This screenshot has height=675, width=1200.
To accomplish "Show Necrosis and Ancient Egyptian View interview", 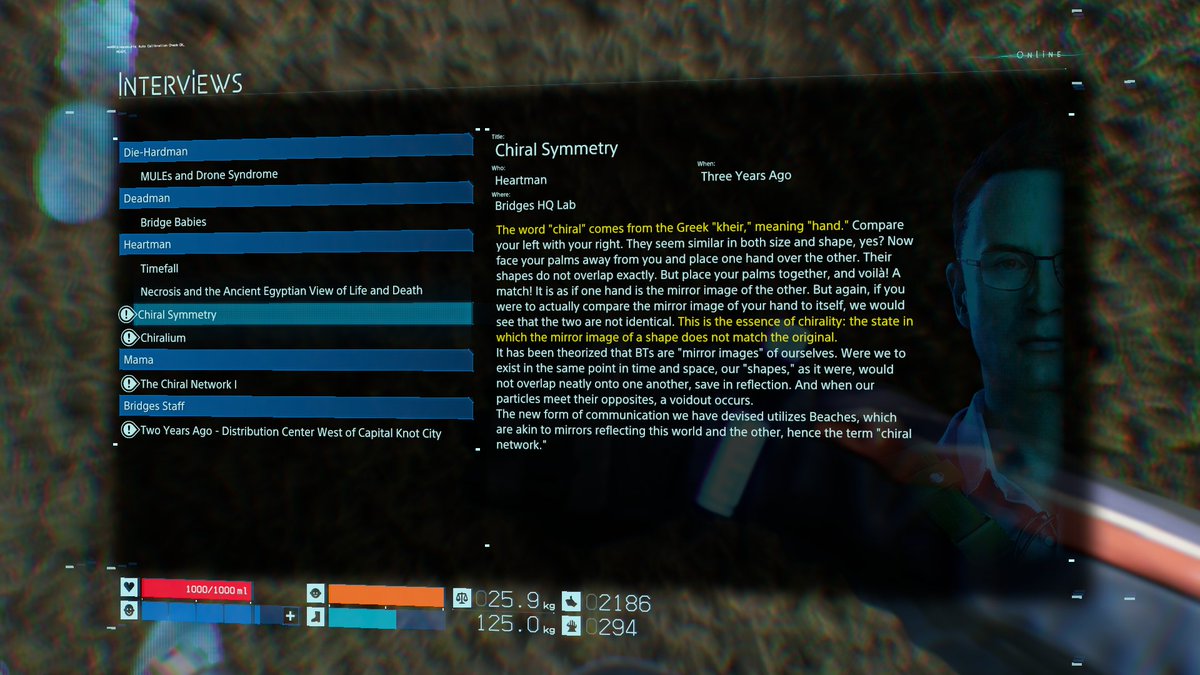I will point(281,291).
